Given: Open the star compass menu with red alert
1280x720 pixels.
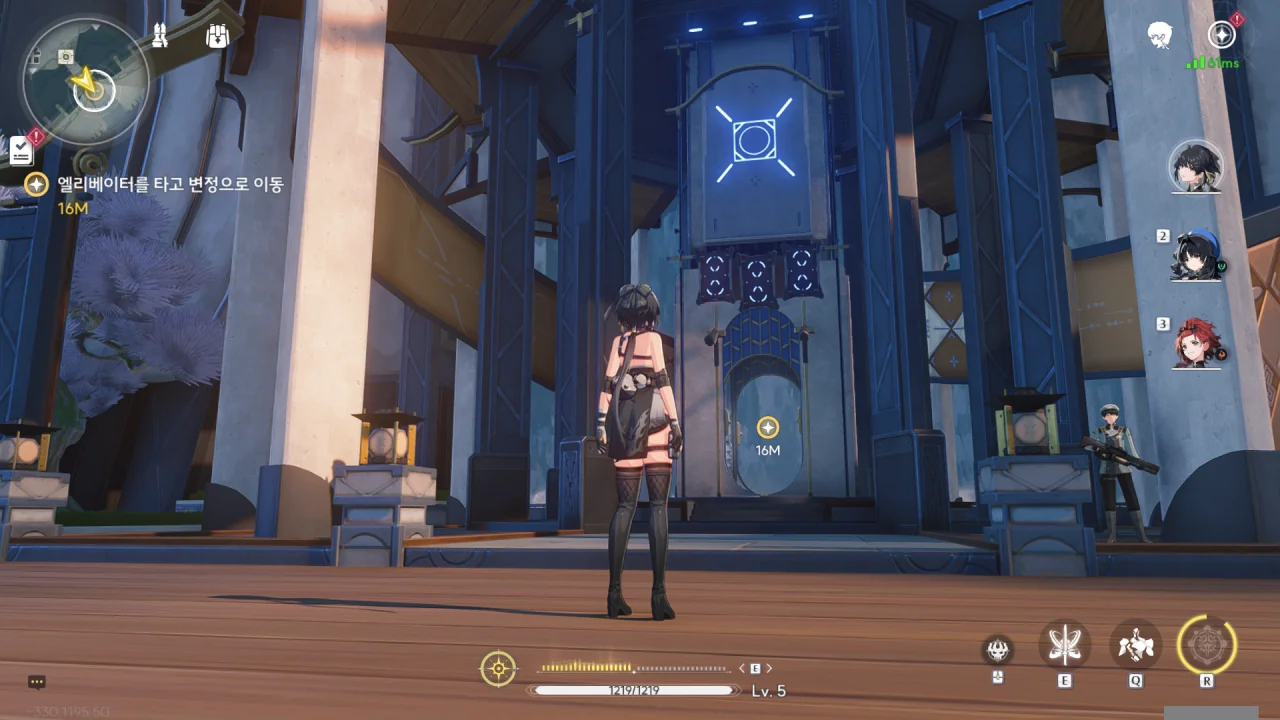Looking at the screenshot, I should (1221, 35).
